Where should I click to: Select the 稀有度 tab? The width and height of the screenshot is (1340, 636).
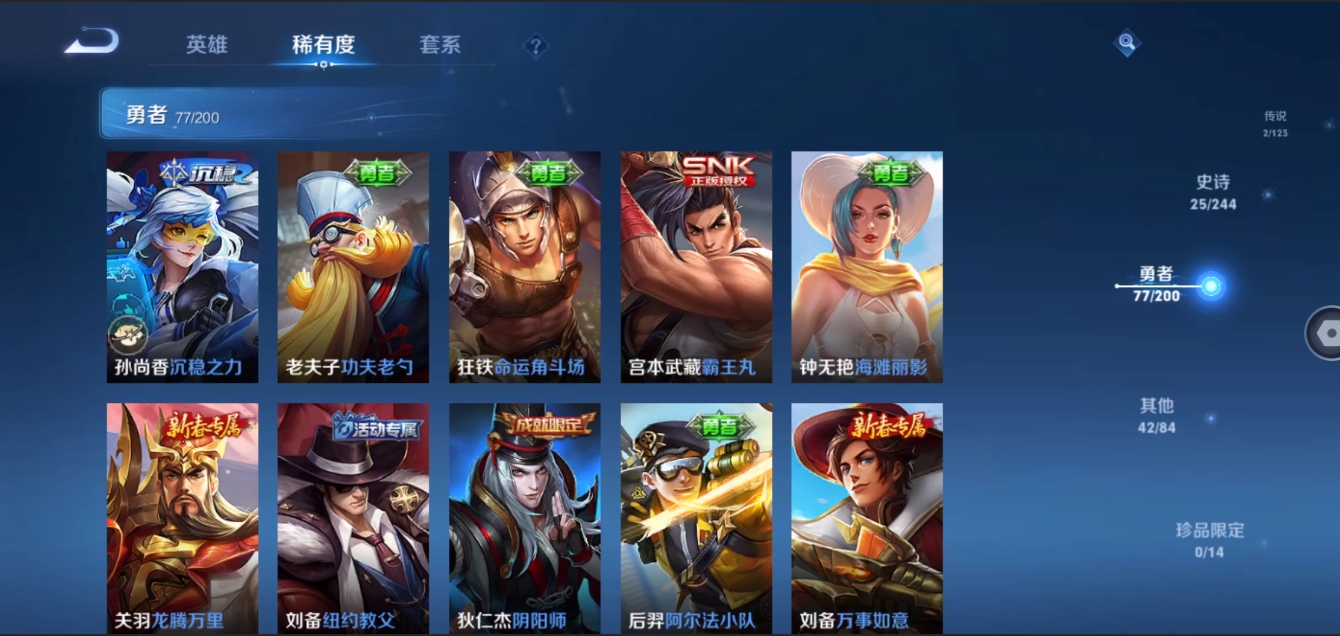pos(323,45)
